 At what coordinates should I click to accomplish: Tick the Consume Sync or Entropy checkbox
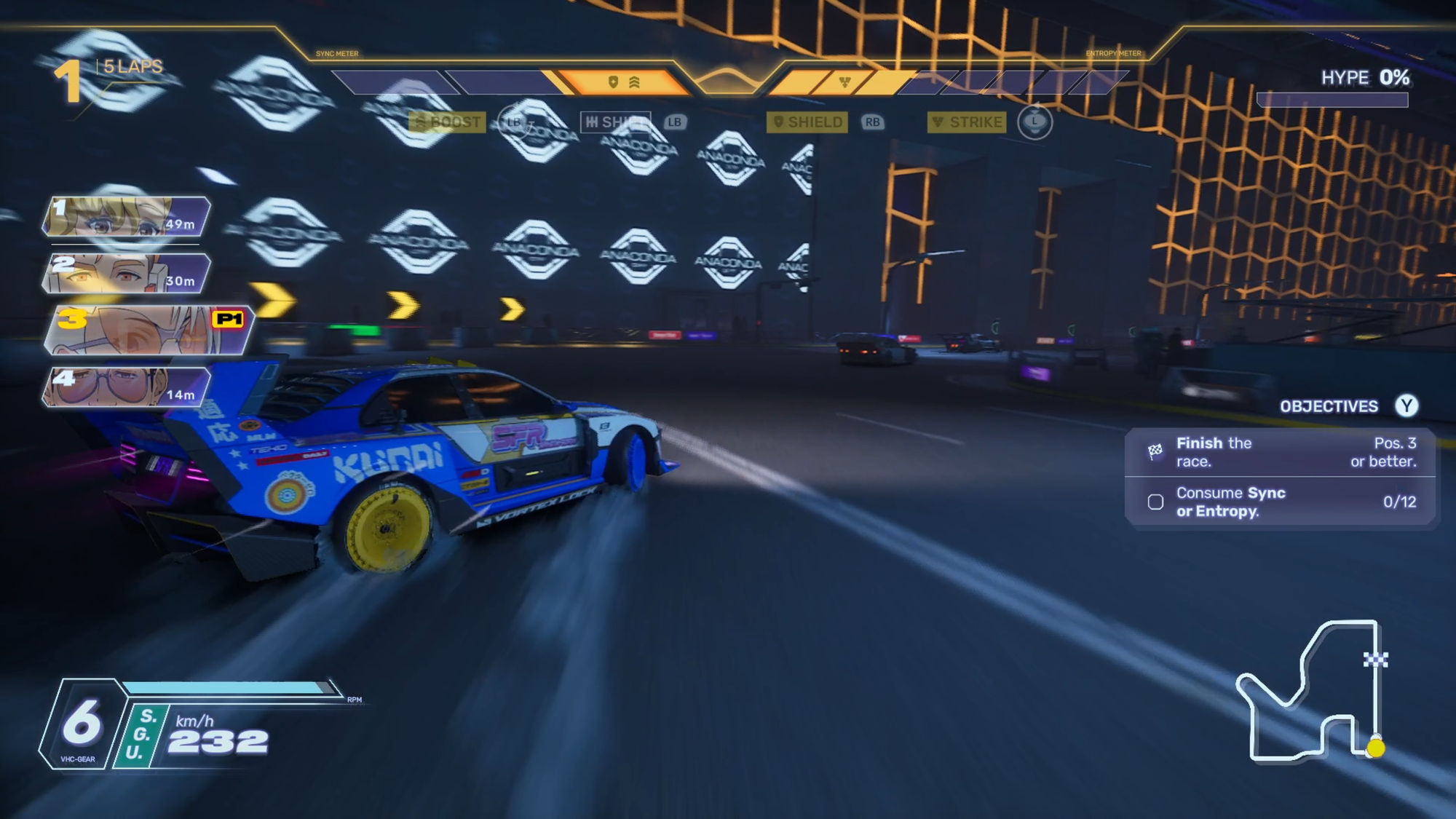(x=1155, y=502)
